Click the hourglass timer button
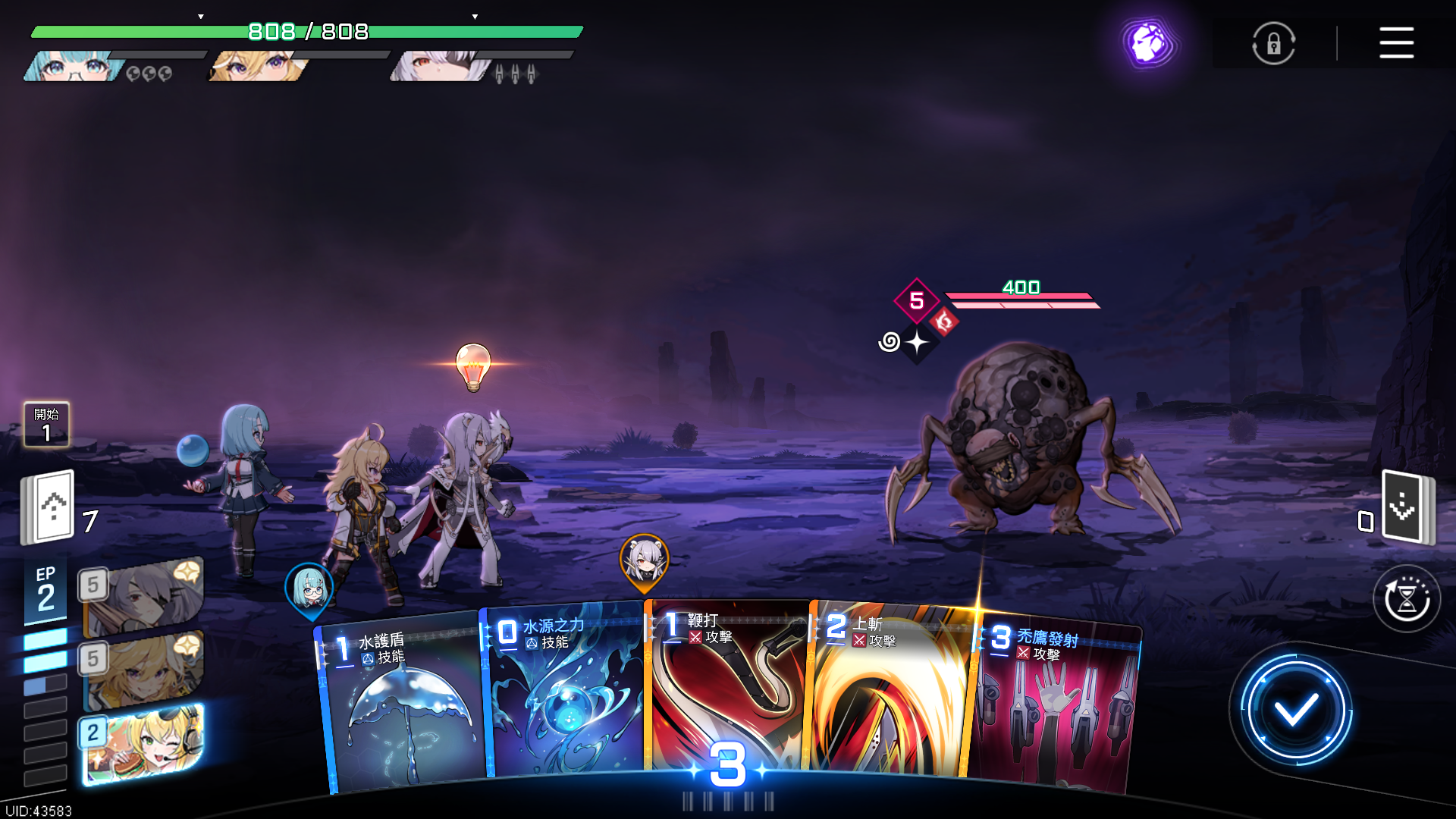Screen dimensions: 1456x819 [1407, 599]
